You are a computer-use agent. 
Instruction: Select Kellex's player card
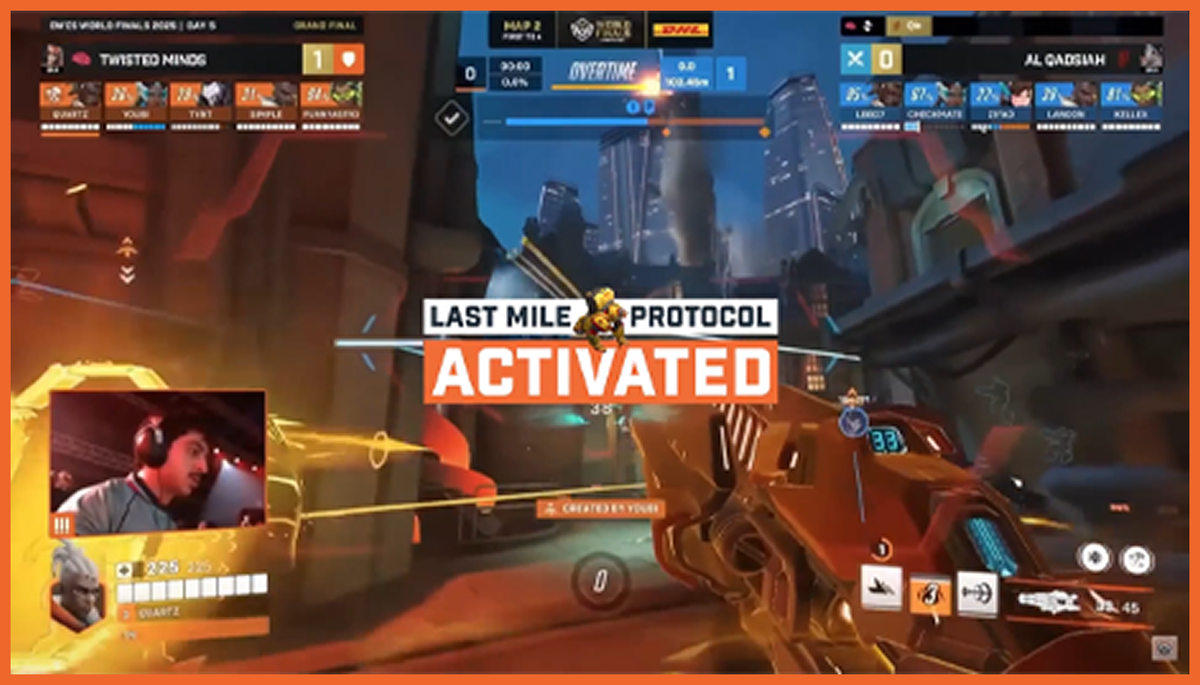pos(1132,103)
